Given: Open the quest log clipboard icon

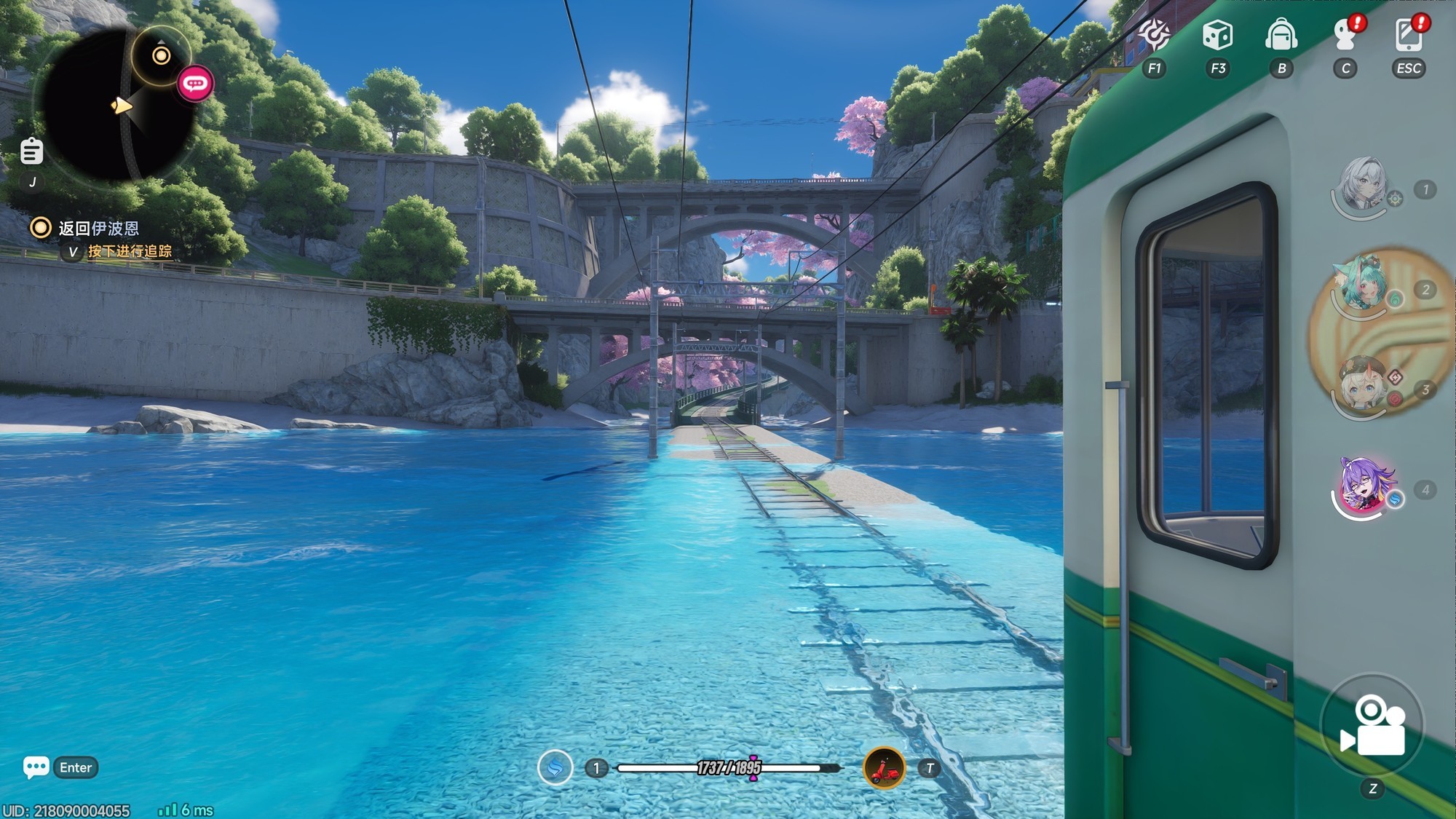Looking at the screenshot, I should pyautogui.click(x=31, y=151).
